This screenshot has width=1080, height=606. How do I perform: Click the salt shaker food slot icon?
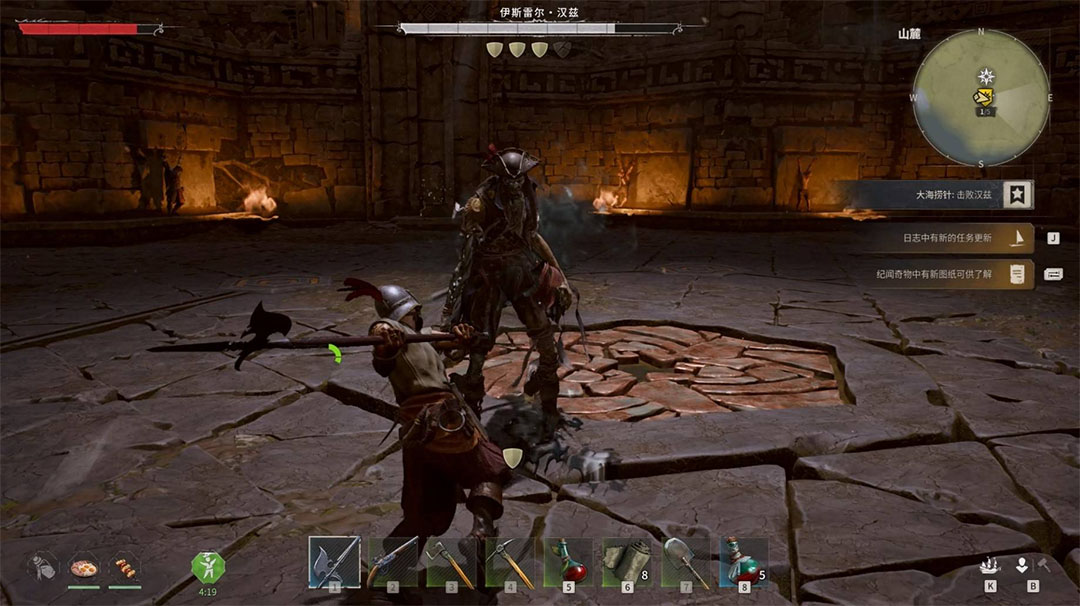[x=42, y=567]
